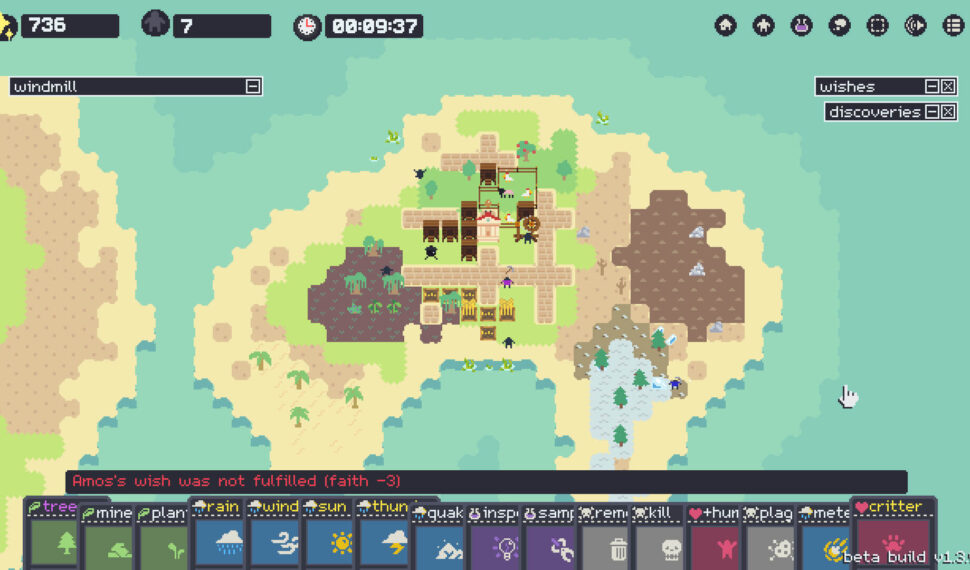
Task: Choose the critter power card
Action: (x=893, y=535)
